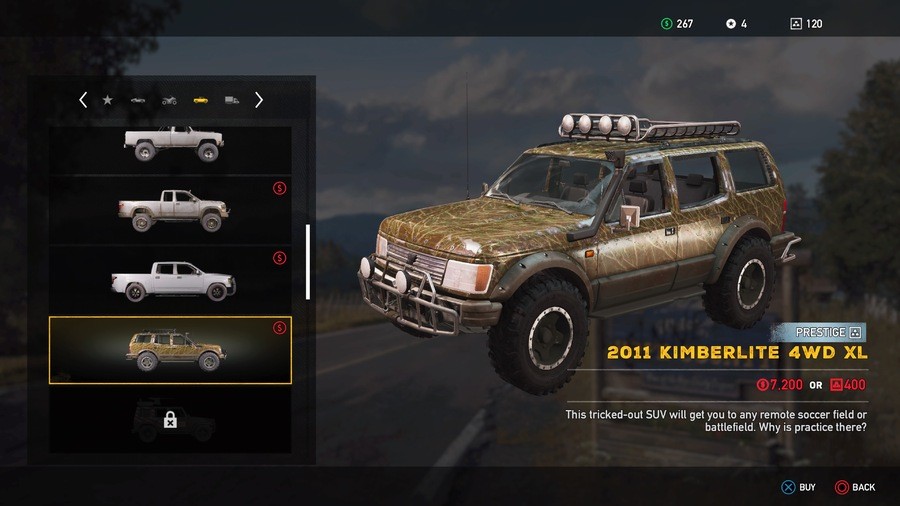Go to the next vehicle category arrow

click(259, 100)
